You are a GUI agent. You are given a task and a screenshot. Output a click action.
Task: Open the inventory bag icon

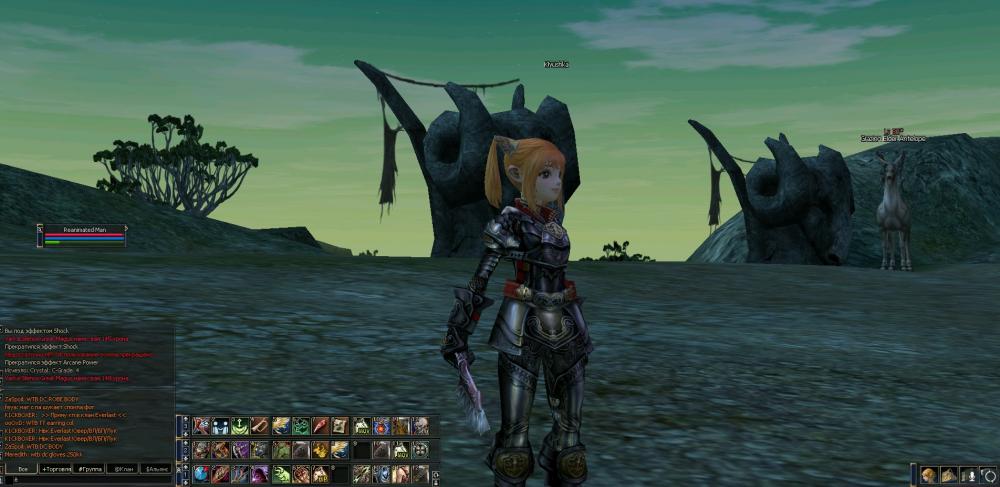tap(948, 475)
